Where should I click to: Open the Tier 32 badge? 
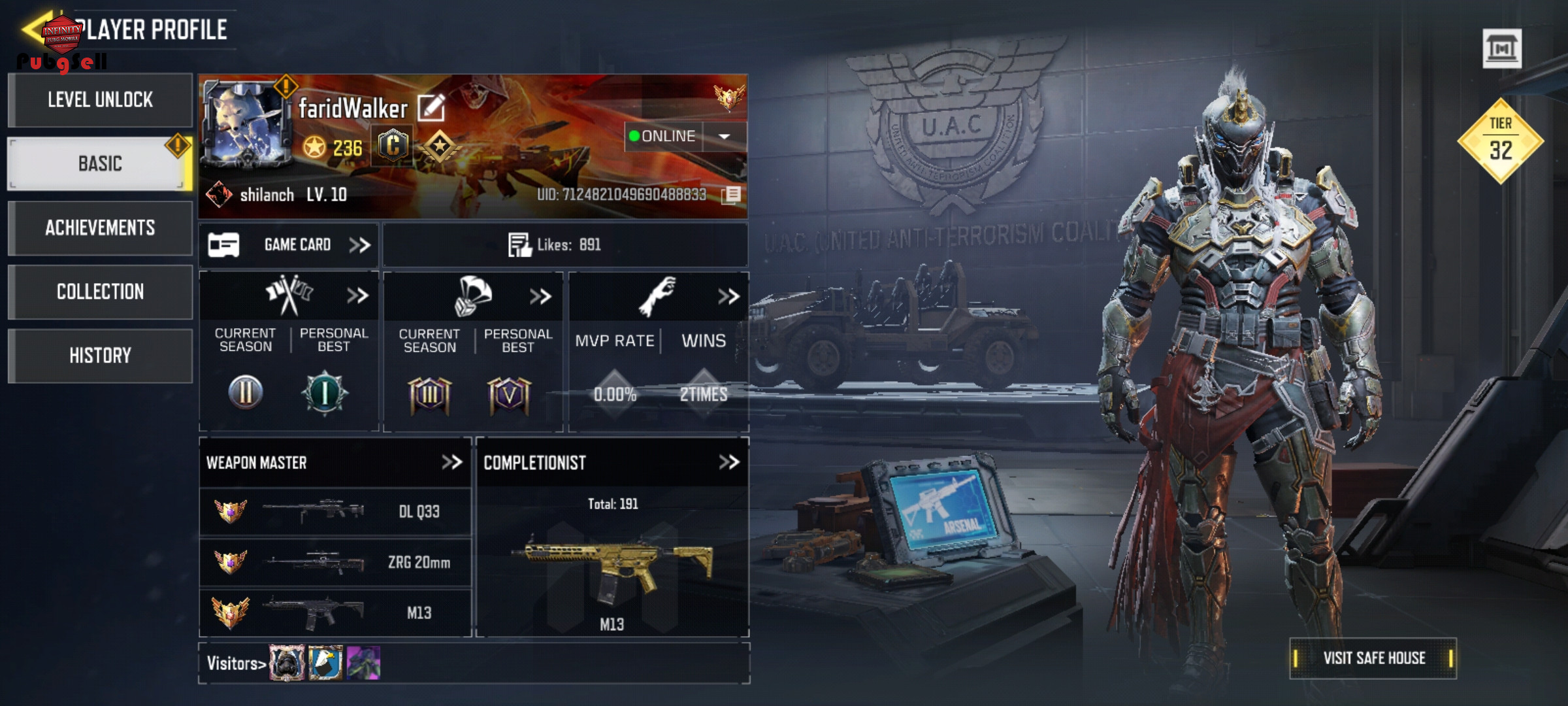(1501, 141)
